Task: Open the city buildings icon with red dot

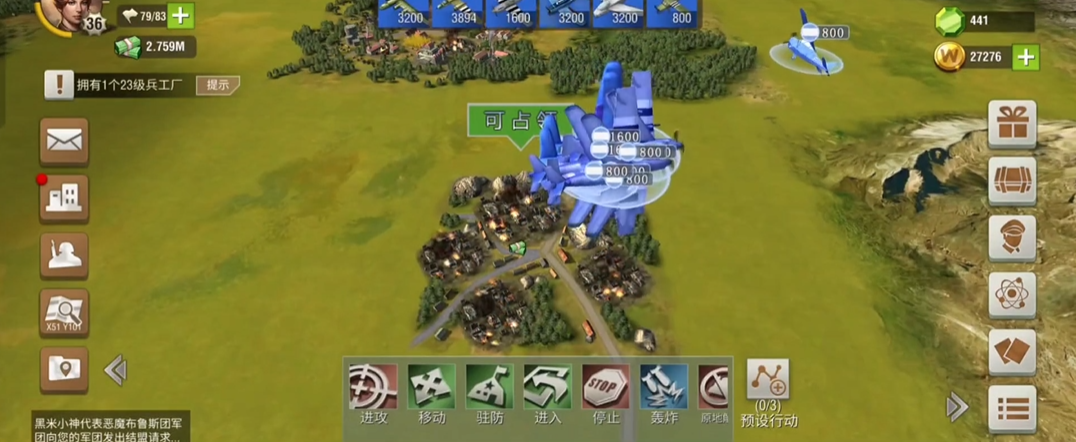Action: tap(64, 199)
